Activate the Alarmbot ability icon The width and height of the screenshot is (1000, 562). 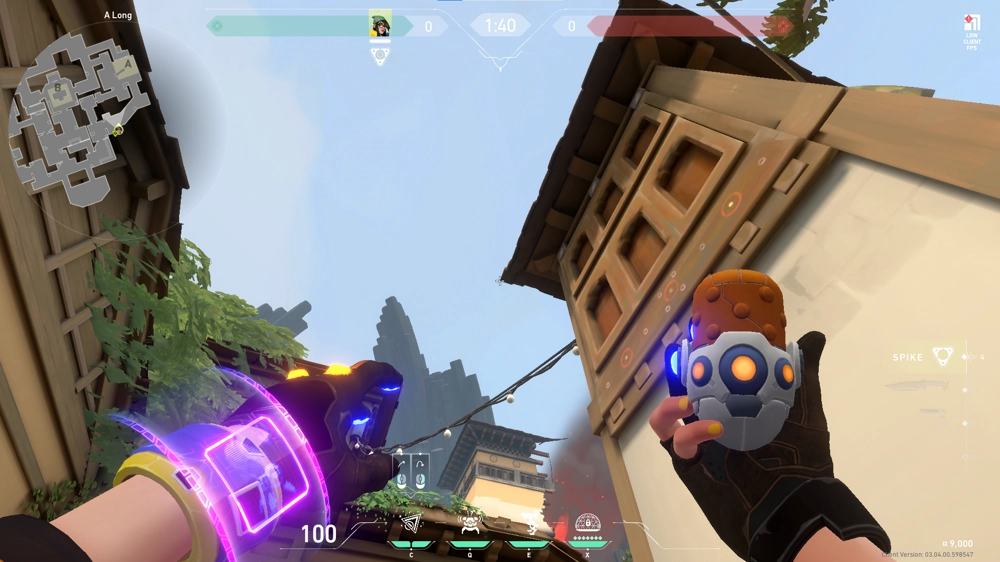click(x=469, y=525)
